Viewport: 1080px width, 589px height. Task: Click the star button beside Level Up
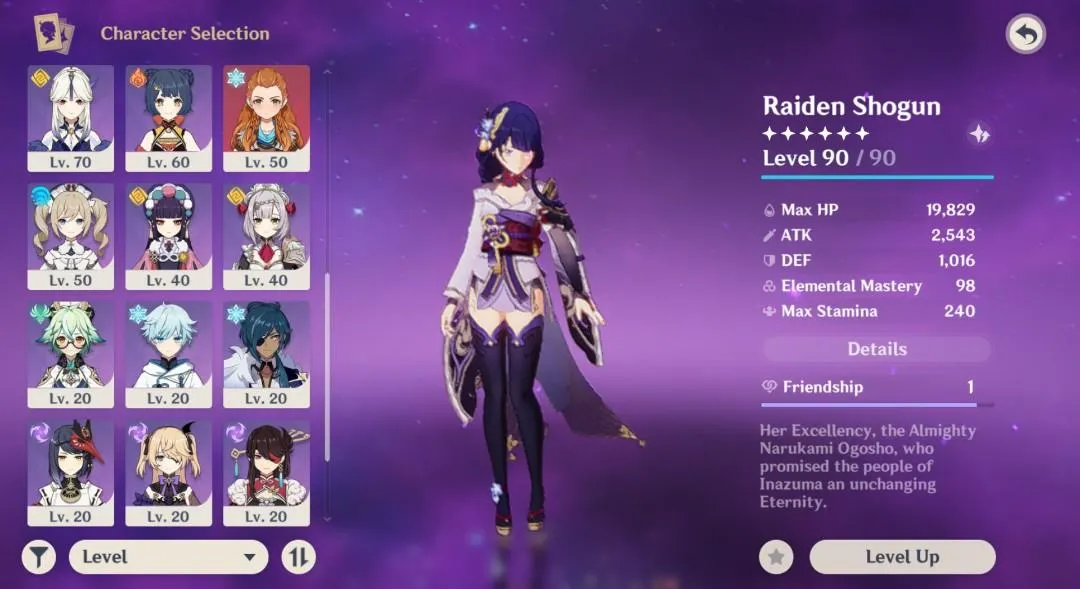tap(776, 557)
